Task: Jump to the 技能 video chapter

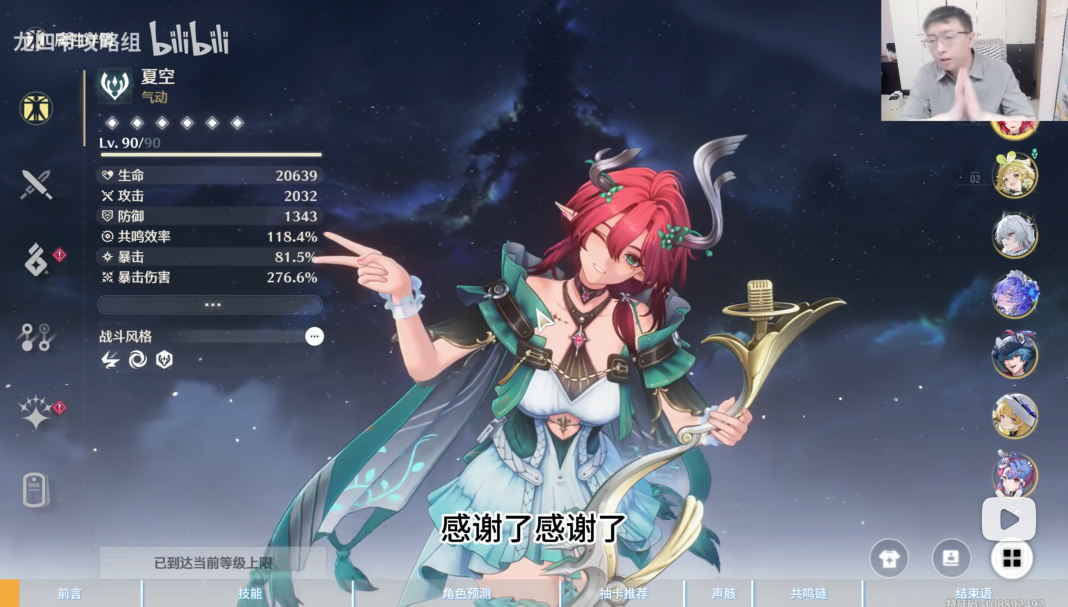Action: pyautogui.click(x=249, y=594)
